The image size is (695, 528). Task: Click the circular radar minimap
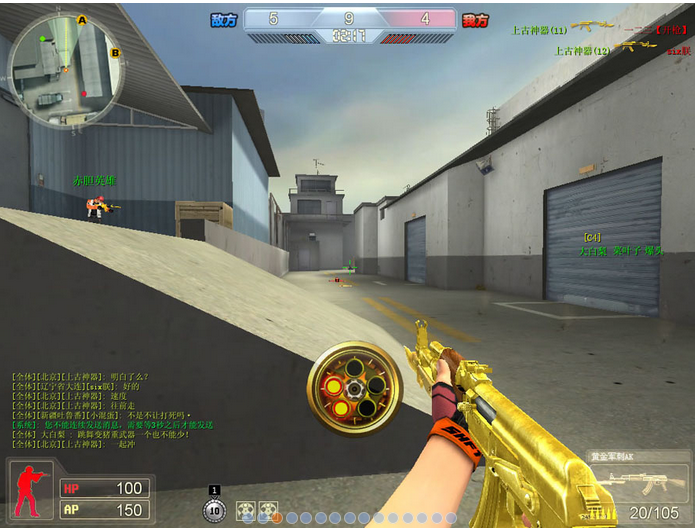[x=66, y=69]
